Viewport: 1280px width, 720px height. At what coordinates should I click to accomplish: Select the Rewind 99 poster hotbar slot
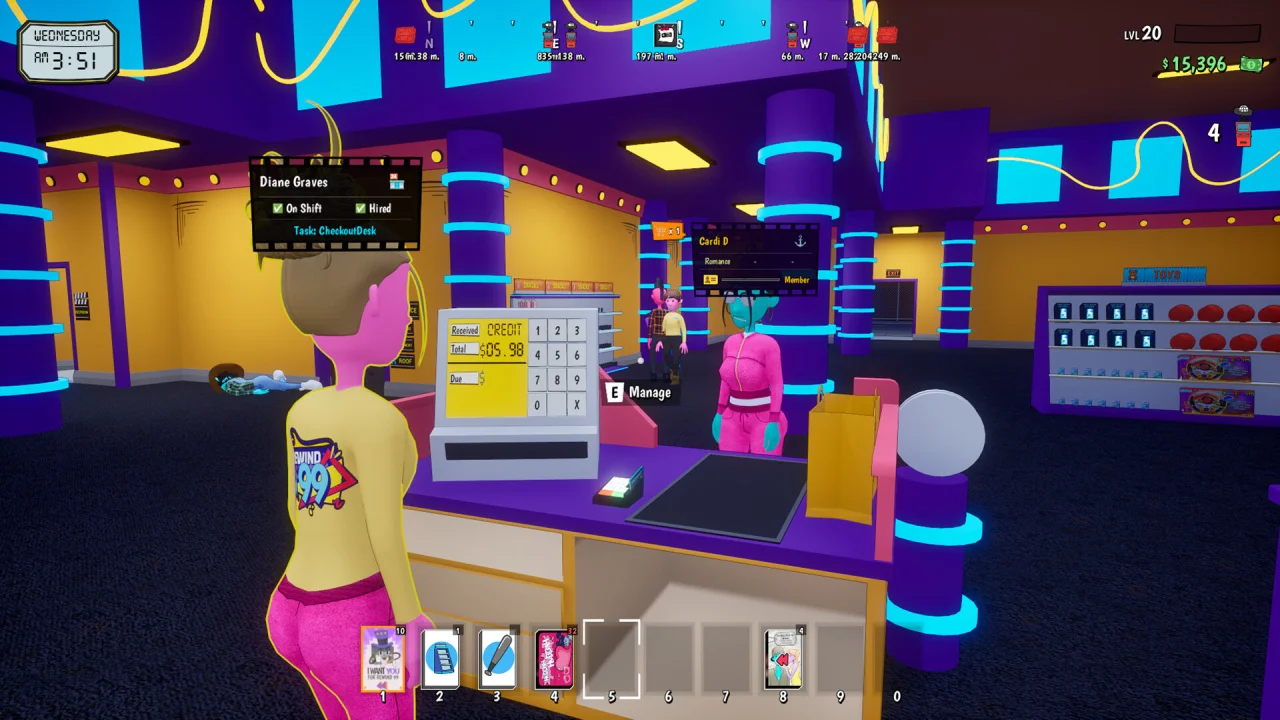[x=382, y=659]
